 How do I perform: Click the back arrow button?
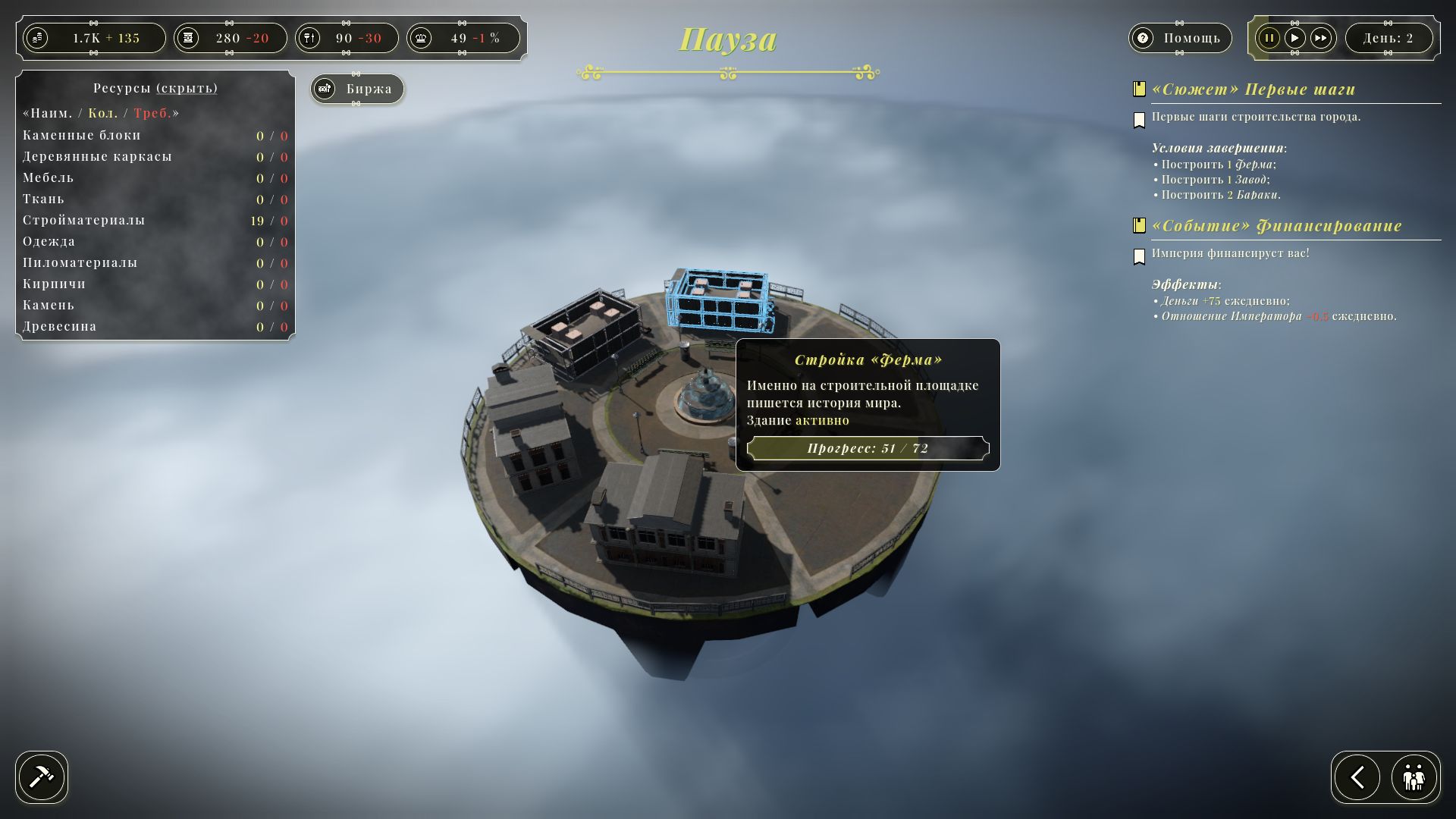[x=1357, y=777]
